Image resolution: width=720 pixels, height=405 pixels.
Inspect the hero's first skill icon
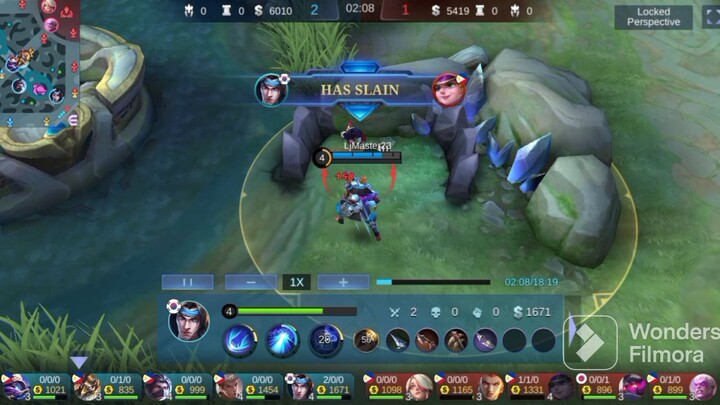coord(240,340)
